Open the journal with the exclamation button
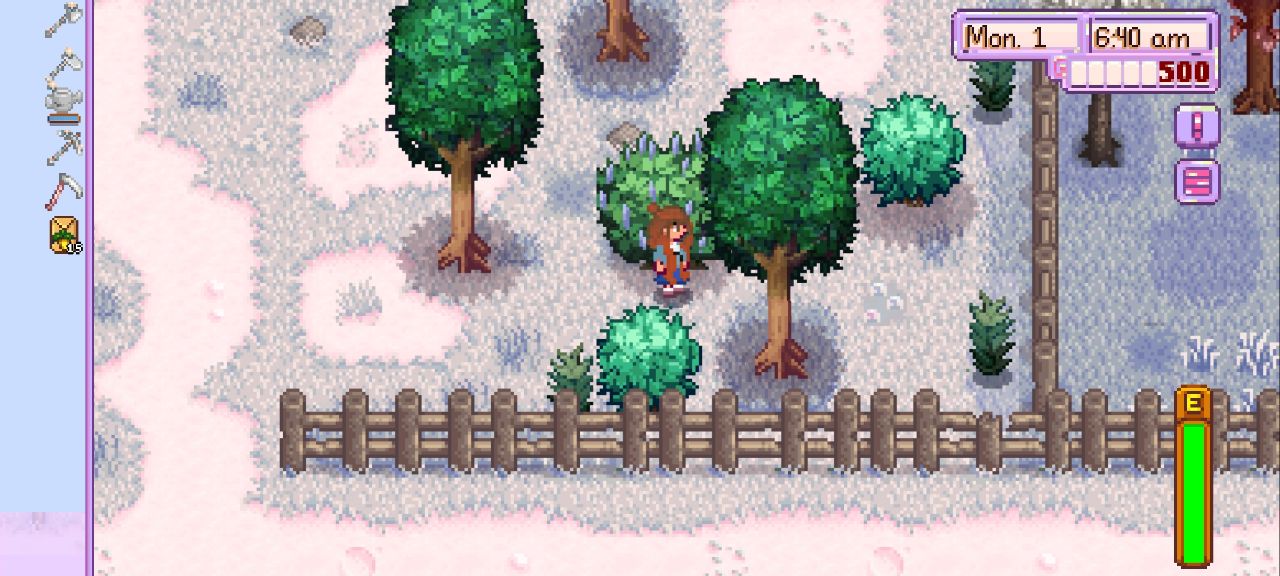 [x=1197, y=128]
